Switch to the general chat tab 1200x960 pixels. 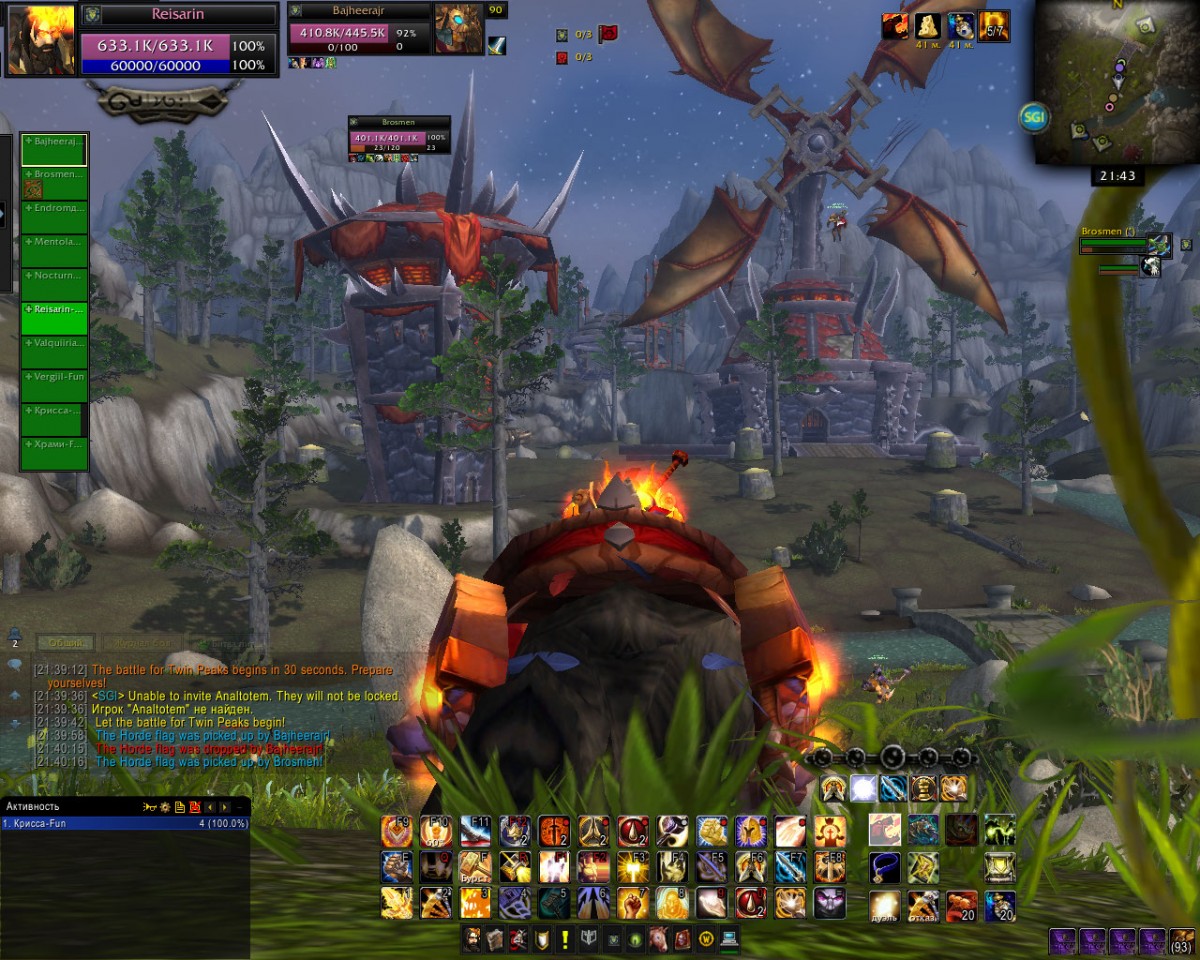(x=68, y=643)
